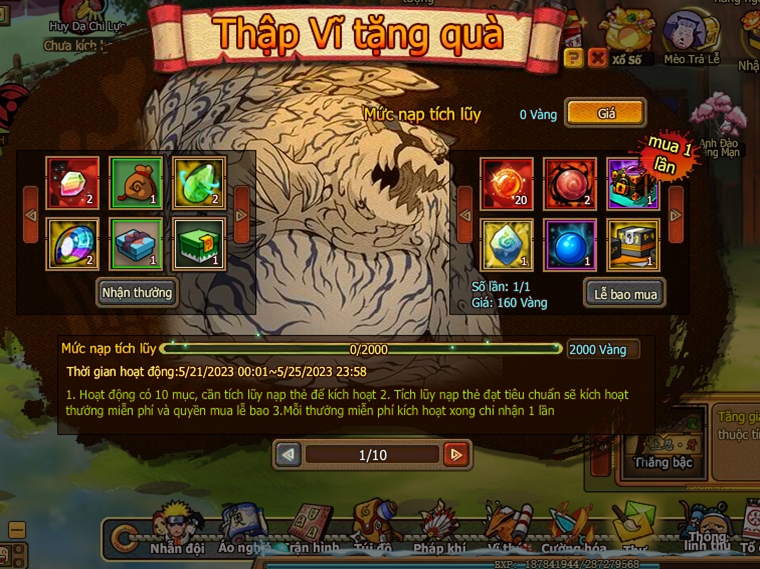Select the green leaf gem reward
Image resolution: width=760 pixels, height=569 pixels.
(x=200, y=181)
